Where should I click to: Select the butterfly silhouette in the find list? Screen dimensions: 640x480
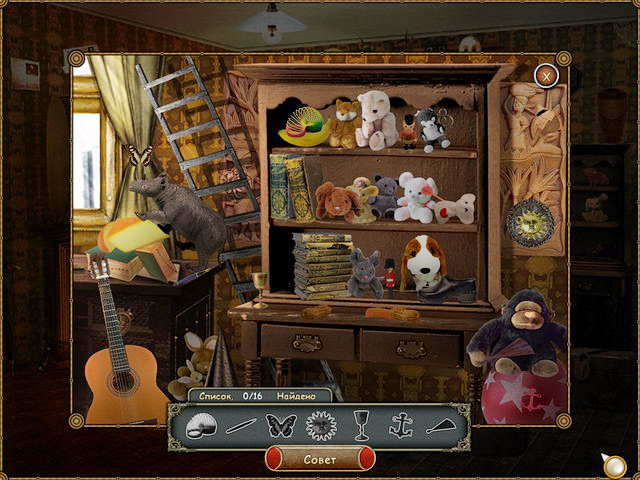pyautogui.click(x=281, y=425)
